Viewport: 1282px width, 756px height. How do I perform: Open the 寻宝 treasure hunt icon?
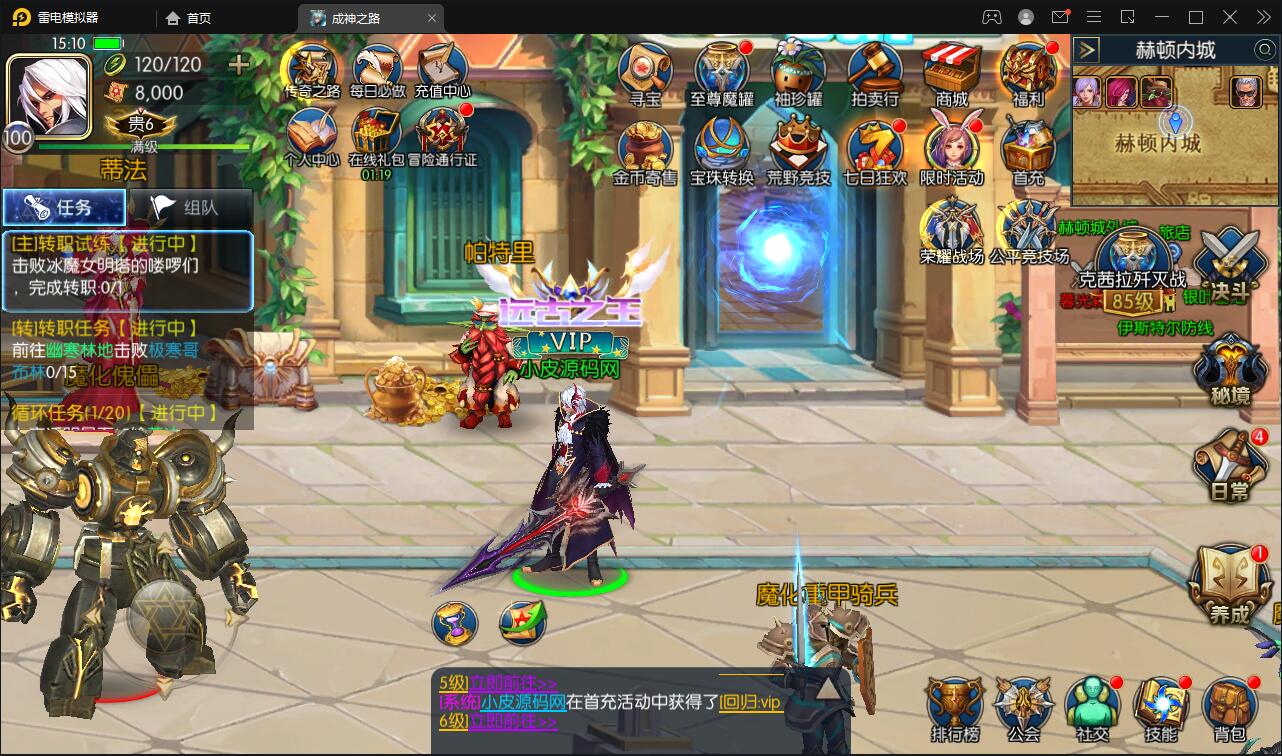click(x=645, y=72)
